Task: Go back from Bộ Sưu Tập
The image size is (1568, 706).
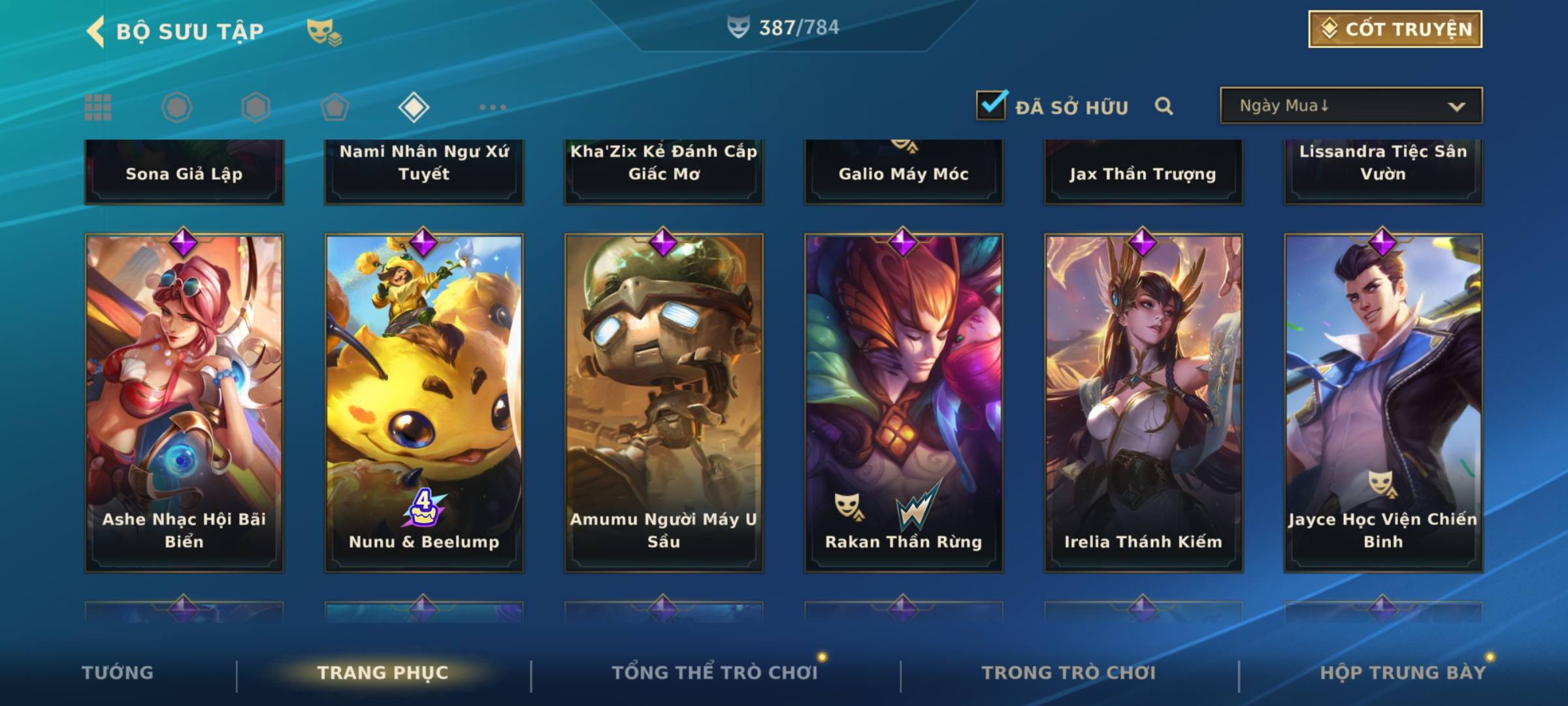Action: pyautogui.click(x=97, y=31)
